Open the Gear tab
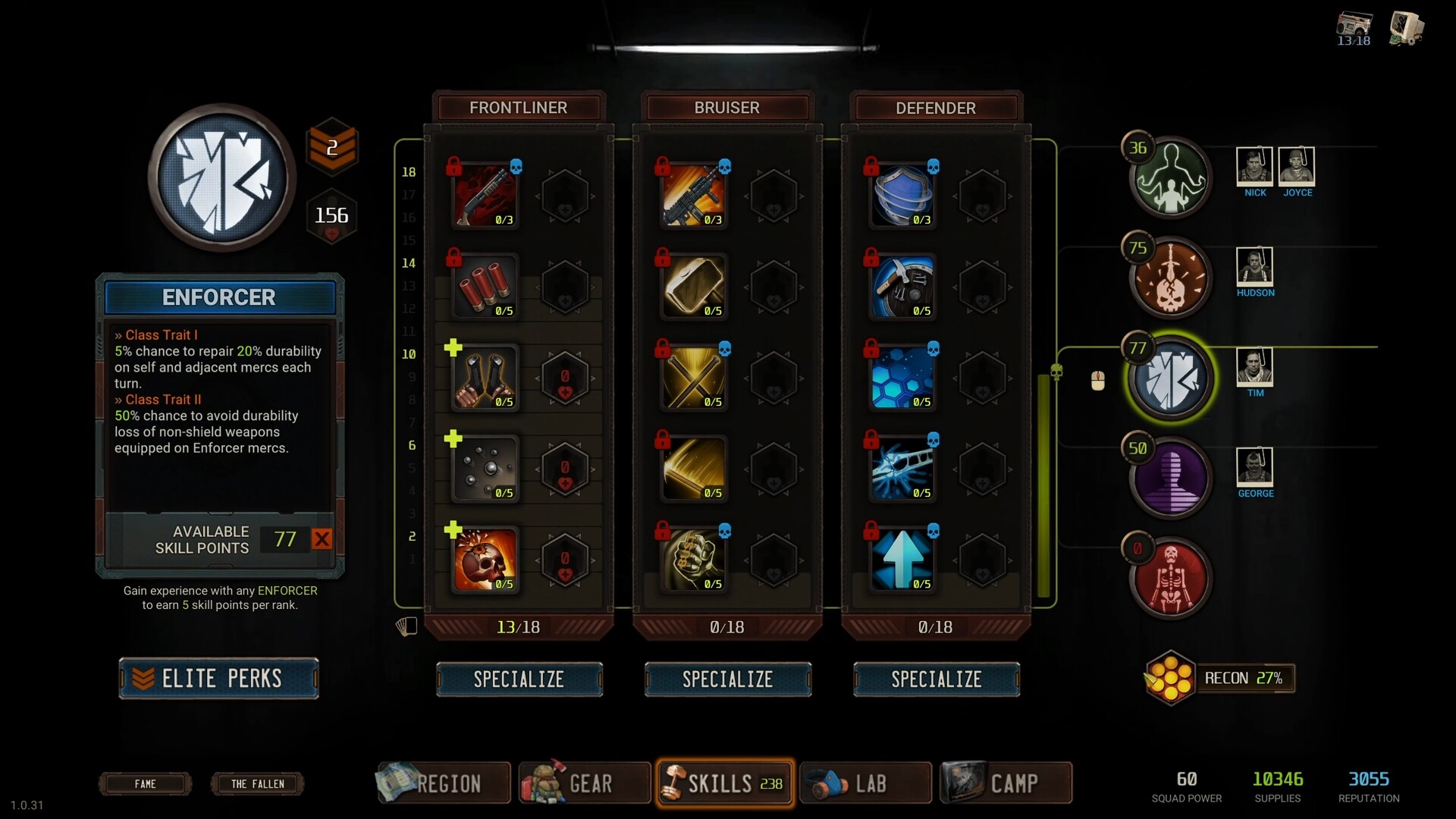The width and height of the screenshot is (1456, 819). coord(584,783)
